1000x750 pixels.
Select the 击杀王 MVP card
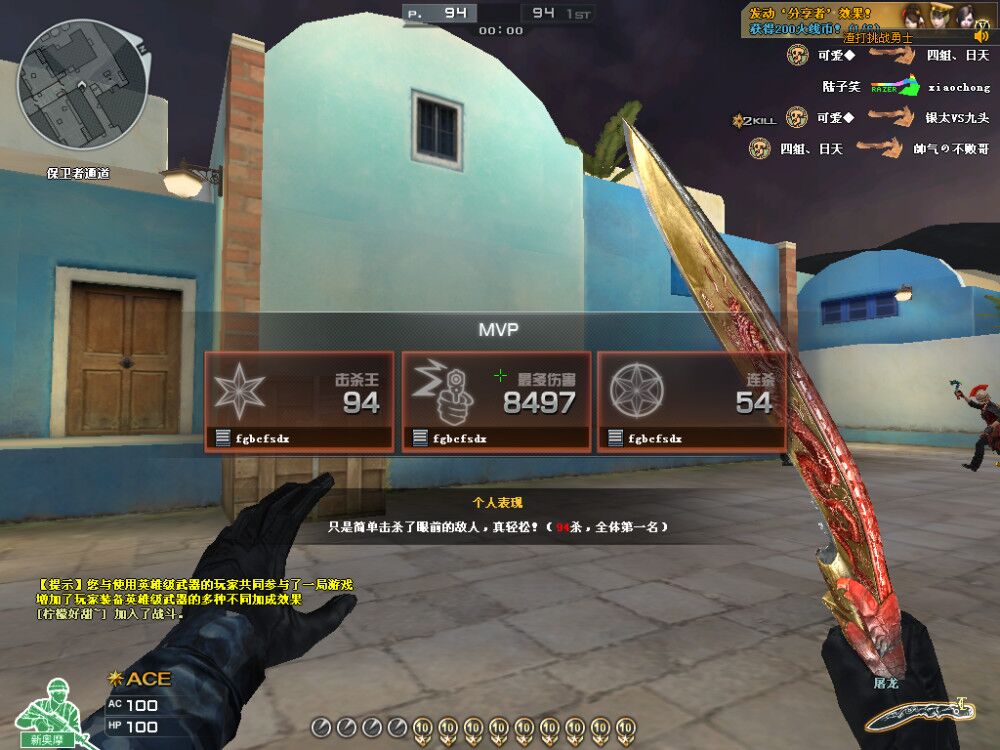click(298, 400)
